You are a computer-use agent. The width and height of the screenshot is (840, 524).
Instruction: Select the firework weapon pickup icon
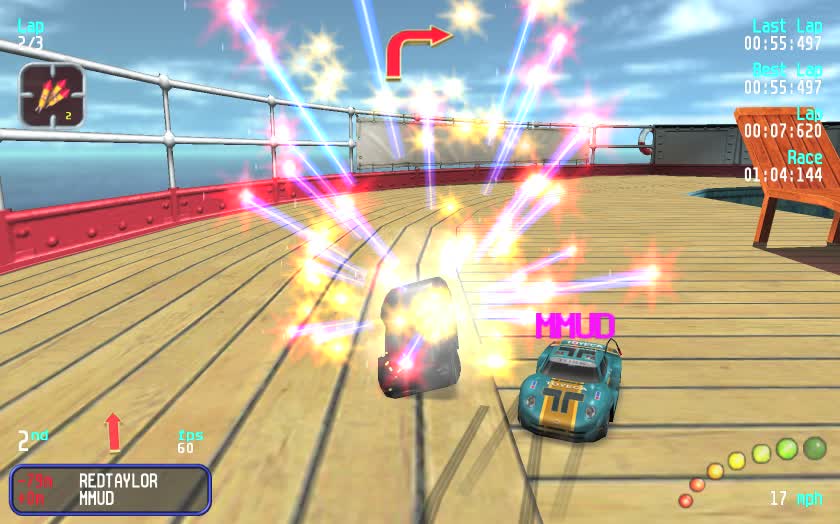pyautogui.click(x=52, y=95)
